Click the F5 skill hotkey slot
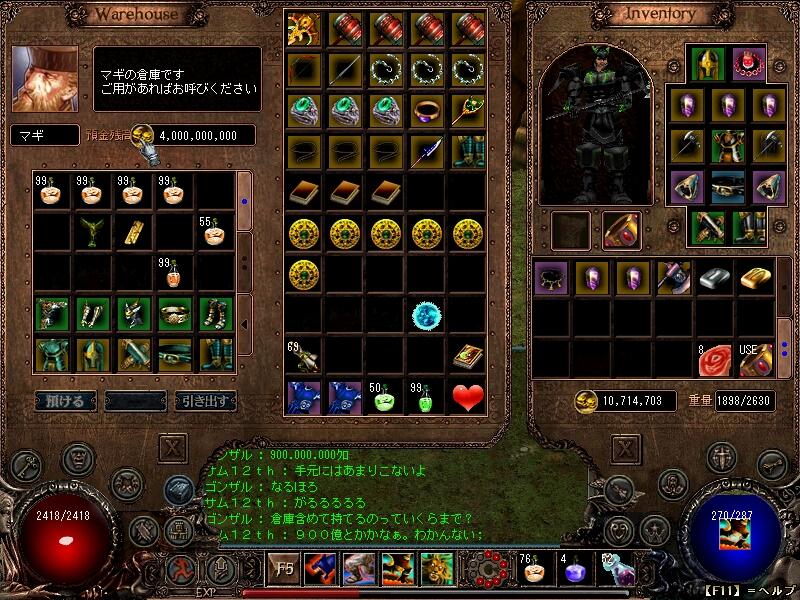 tap(285, 569)
